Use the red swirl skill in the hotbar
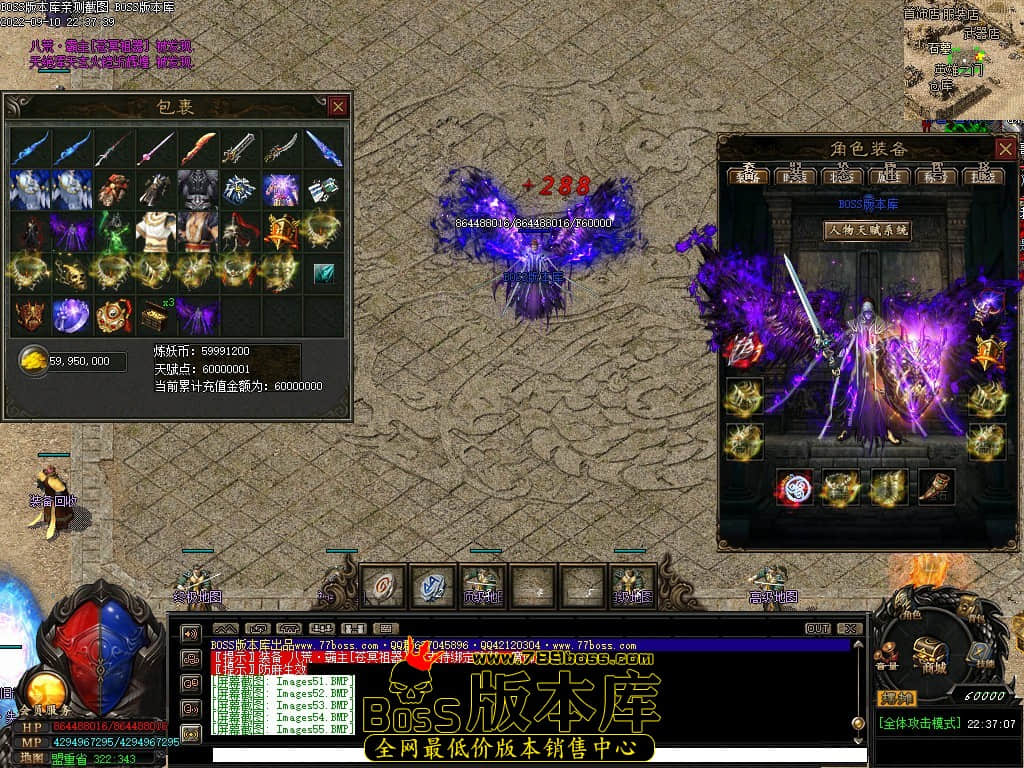This screenshot has height=768, width=1024. coord(384,586)
